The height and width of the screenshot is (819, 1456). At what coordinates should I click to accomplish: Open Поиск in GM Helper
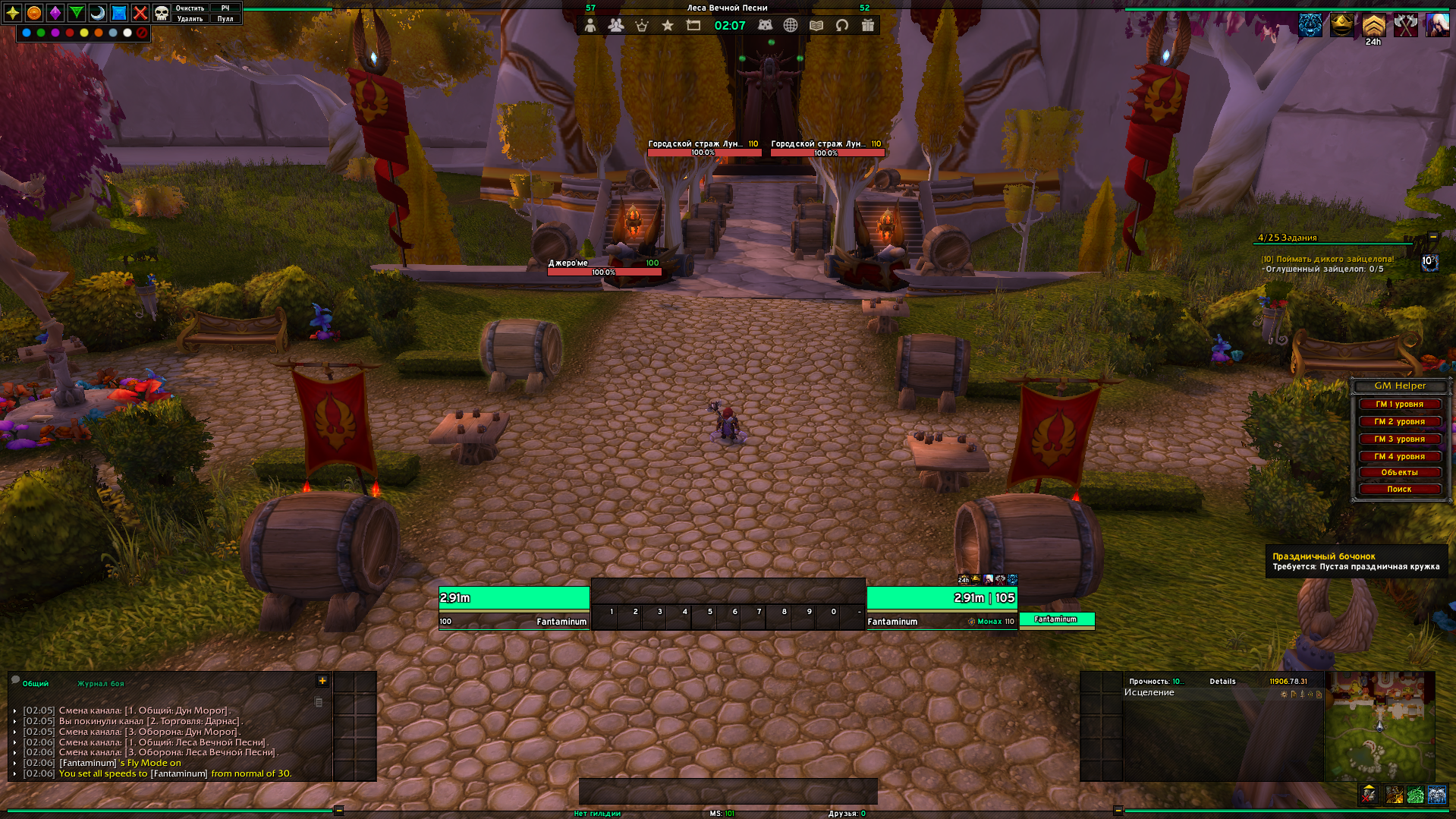pyautogui.click(x=1399, y=490)
